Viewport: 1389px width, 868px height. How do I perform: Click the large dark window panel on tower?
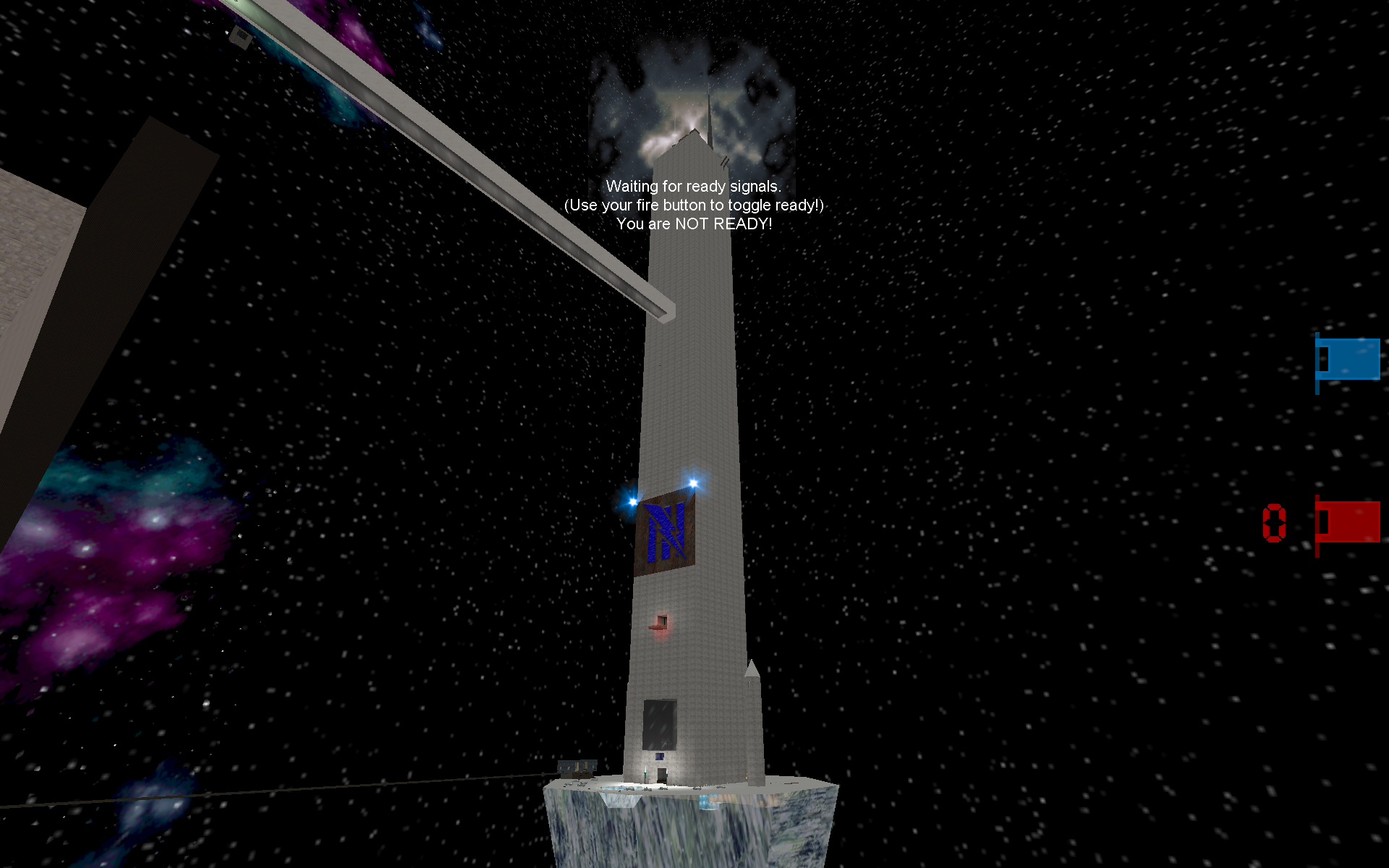(658, 725)
